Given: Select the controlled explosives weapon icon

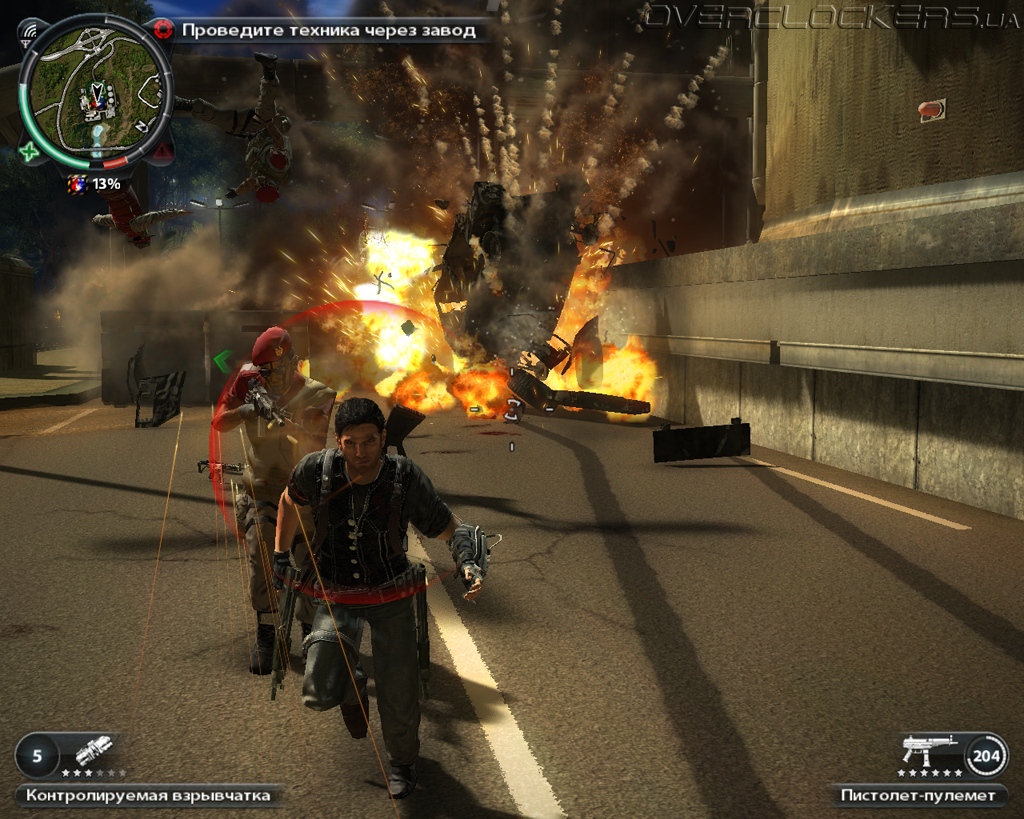Looking at the screenshot, I should click(x=93, y=751).
